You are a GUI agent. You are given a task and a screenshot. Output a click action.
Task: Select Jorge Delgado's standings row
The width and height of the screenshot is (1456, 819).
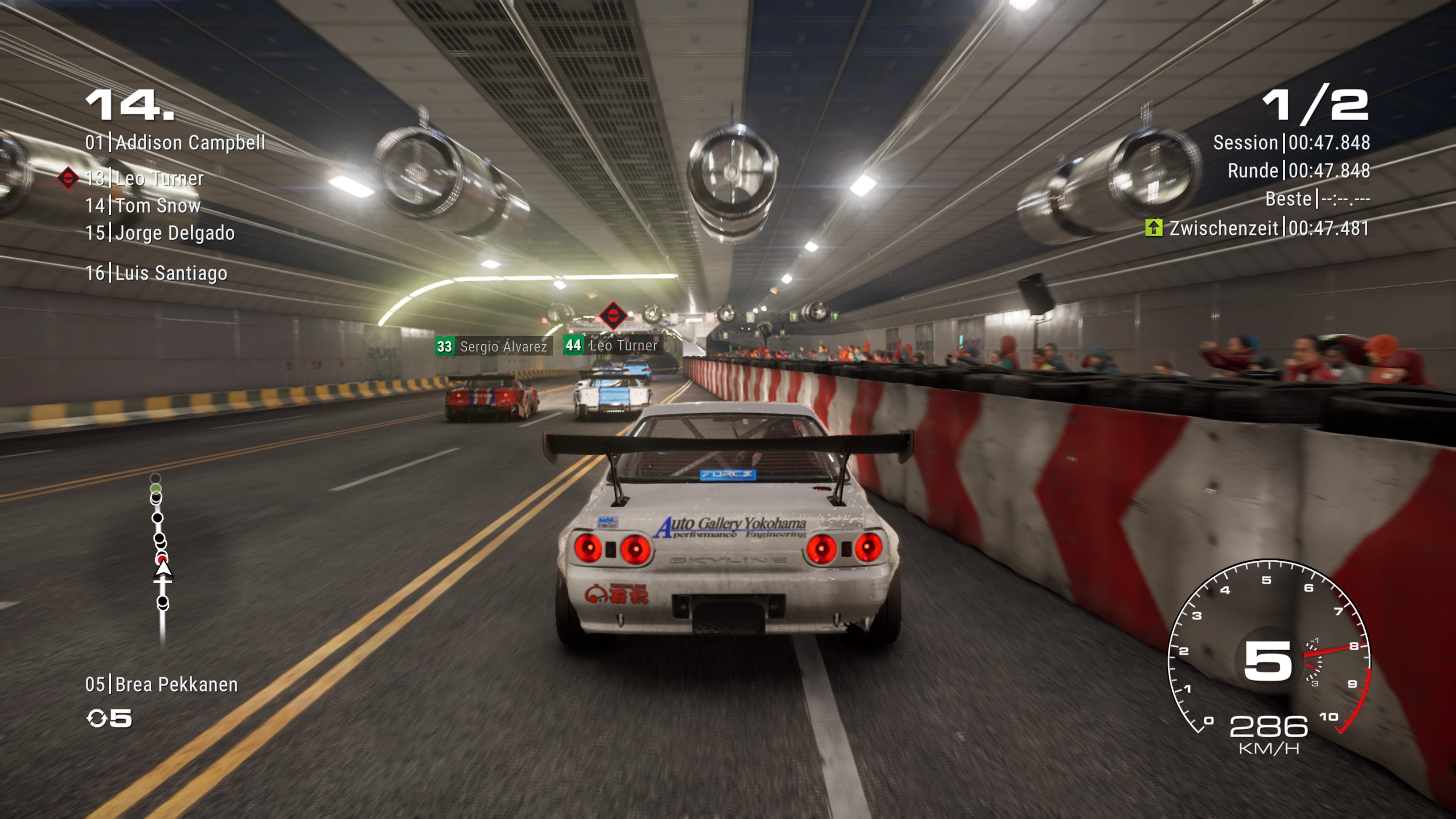(160, 233)
